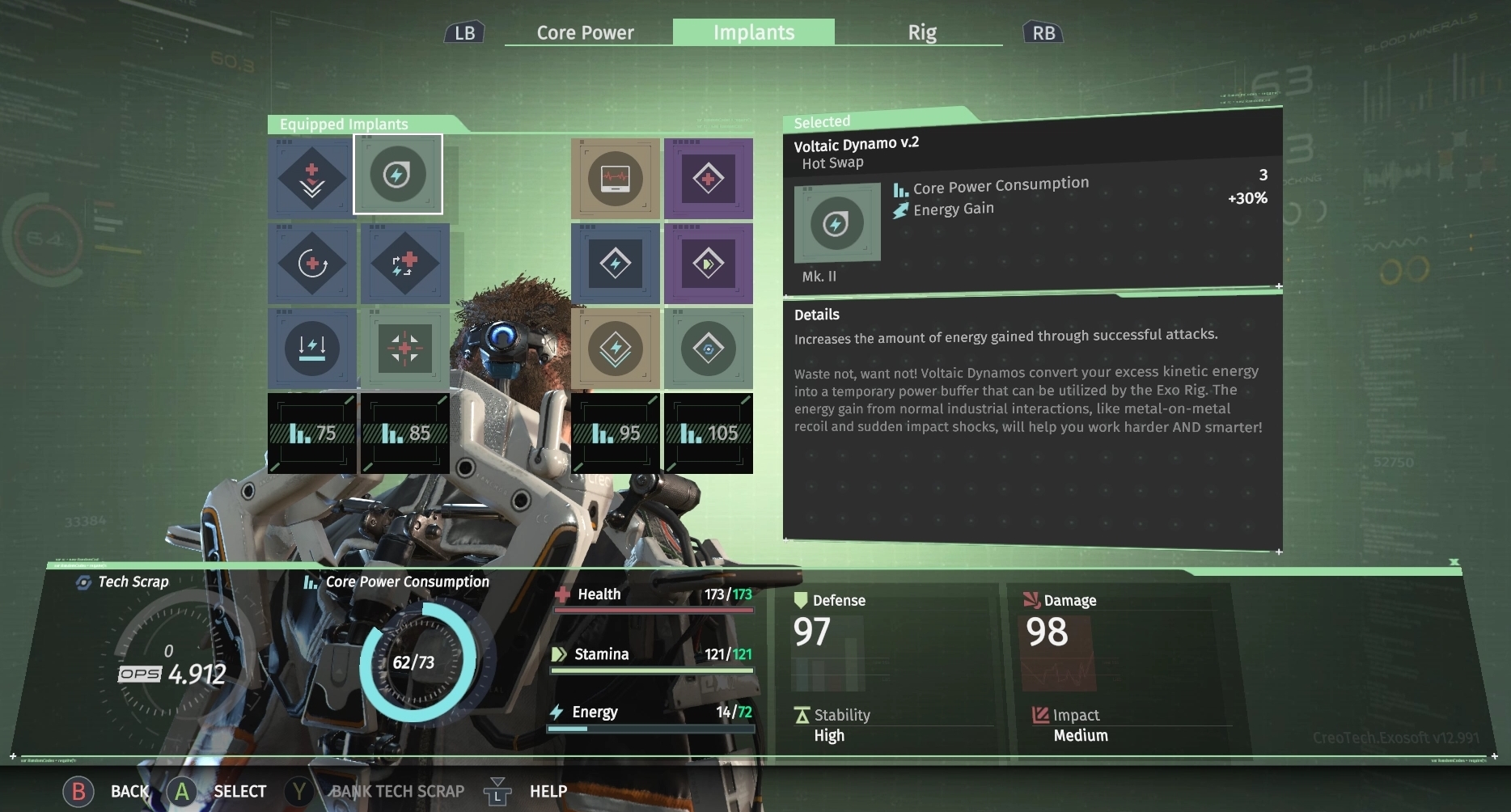Expand the Selected panel via the plus marker
1511x812 pixels.
1278,286
